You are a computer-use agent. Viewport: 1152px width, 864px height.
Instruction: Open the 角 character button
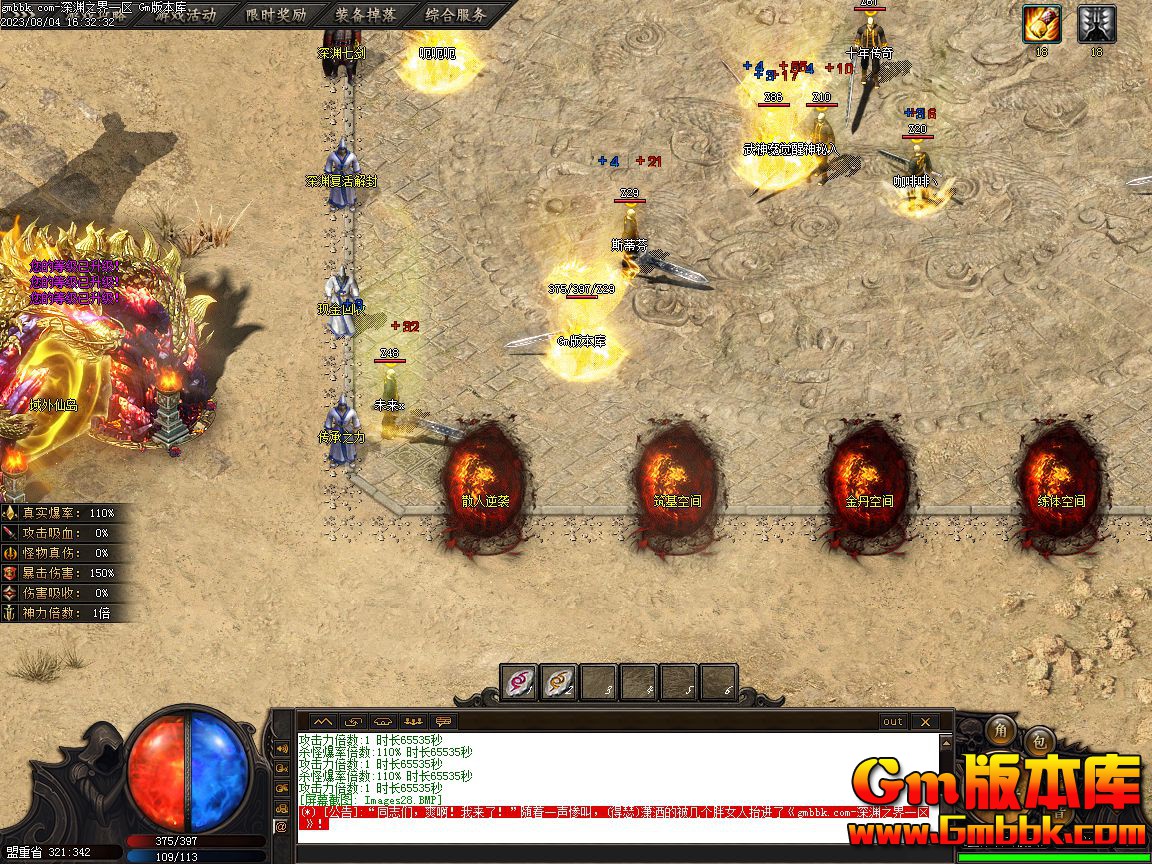(999, 732)
